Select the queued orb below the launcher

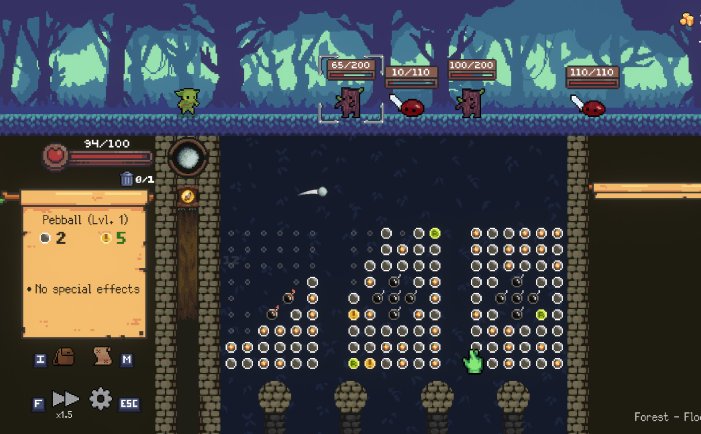187,196
